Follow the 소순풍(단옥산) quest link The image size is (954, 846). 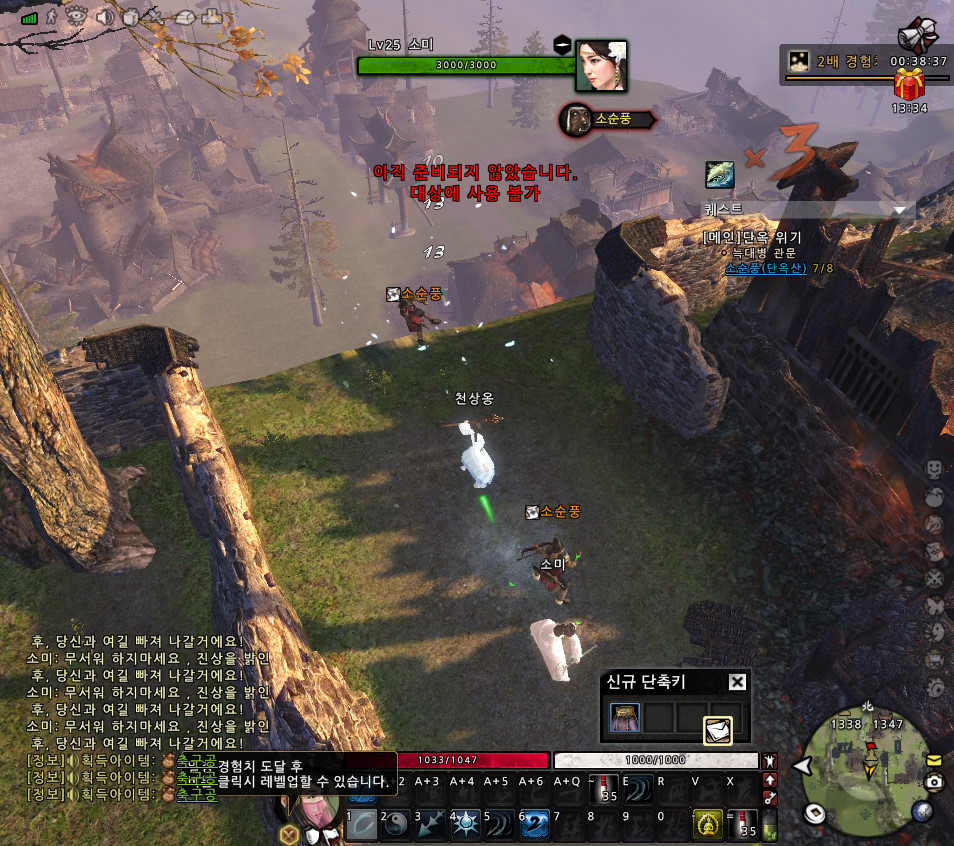[765, 268]
